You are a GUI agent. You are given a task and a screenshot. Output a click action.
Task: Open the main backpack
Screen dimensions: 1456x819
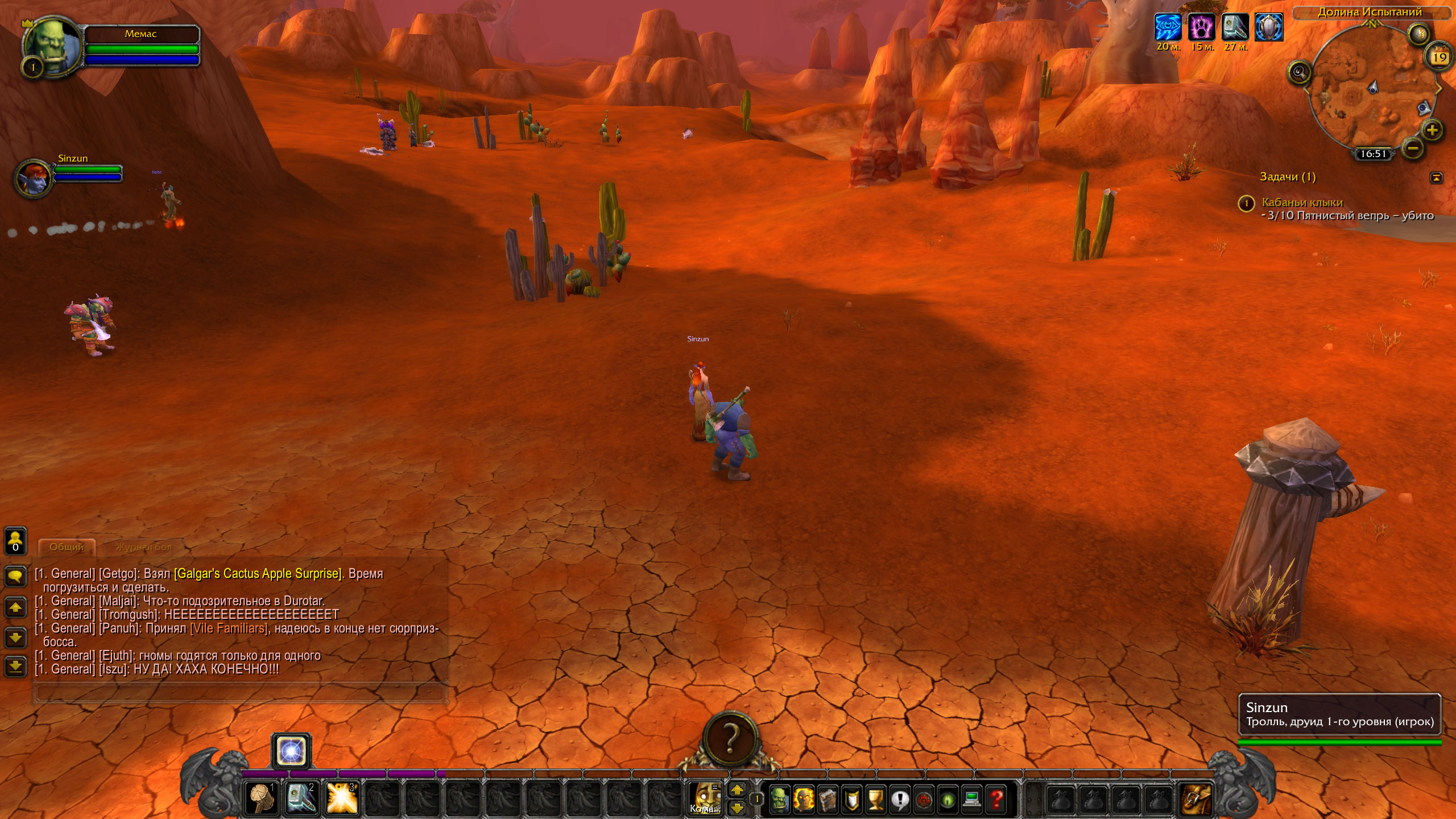pyautogui.click(x=1194, y=799)
